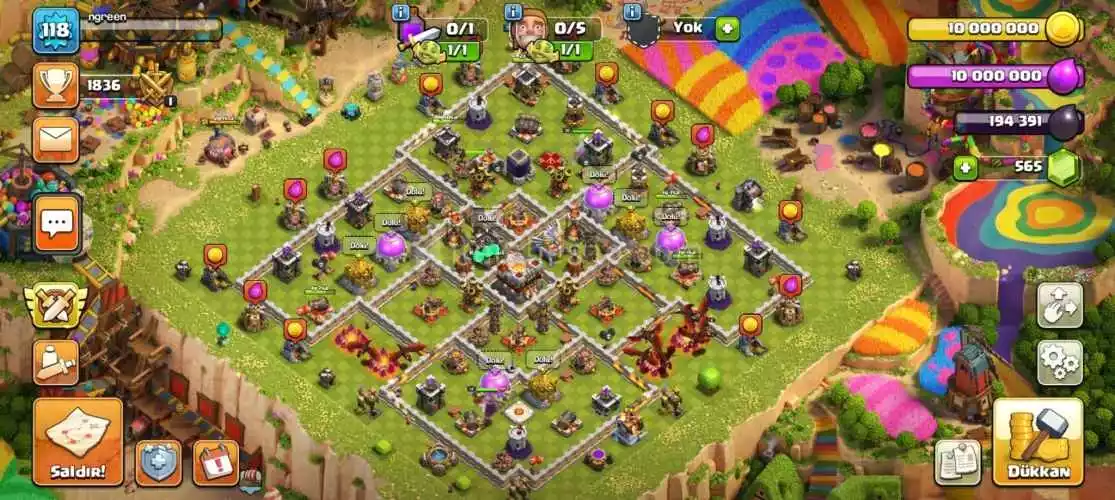Viewport: 1115px width, 500px height.
Task: Add gems with the green plus button
Action: click(965, 168)
